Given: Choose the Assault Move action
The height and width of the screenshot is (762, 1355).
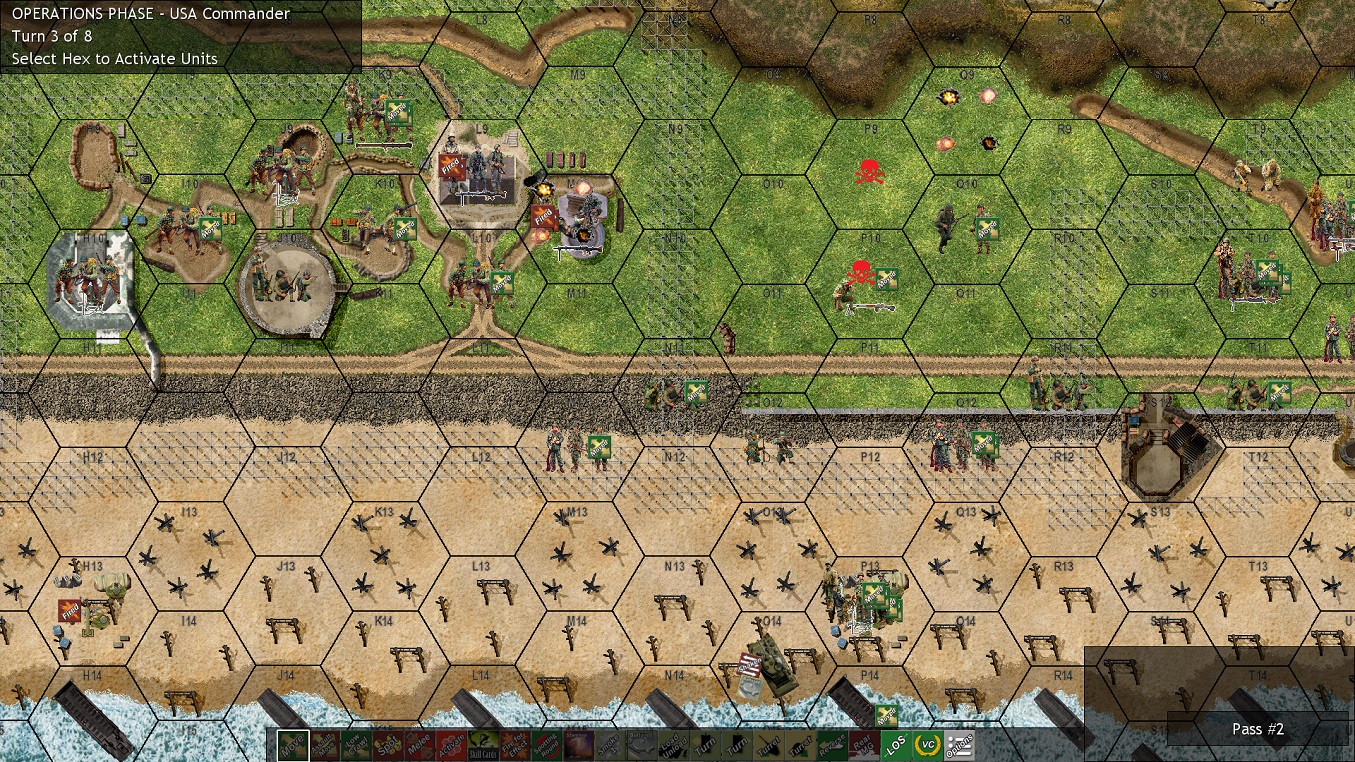Looking at the screenshot, I should tap(324, 746).
